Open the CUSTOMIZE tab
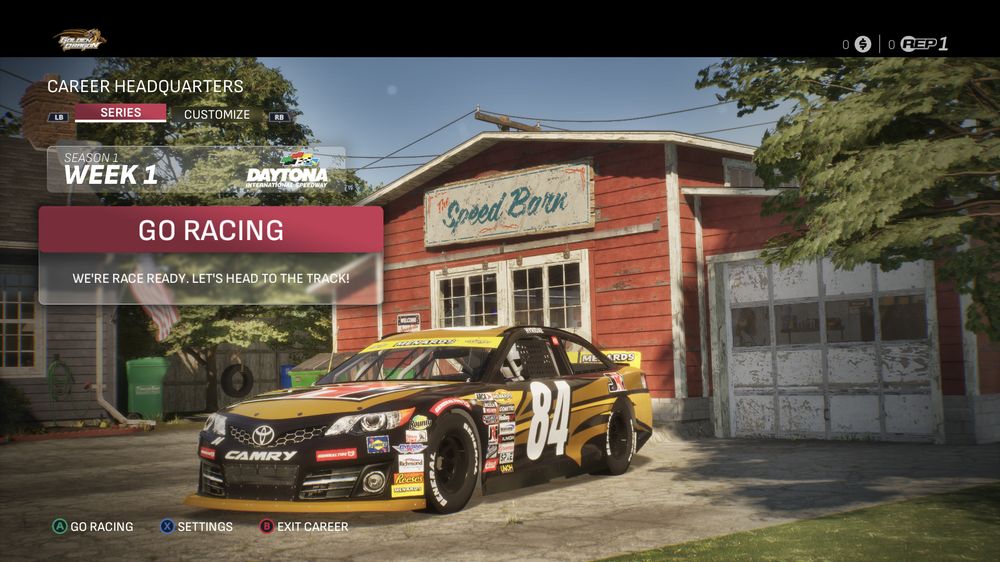1000x562 pixels. click(217, 114)
